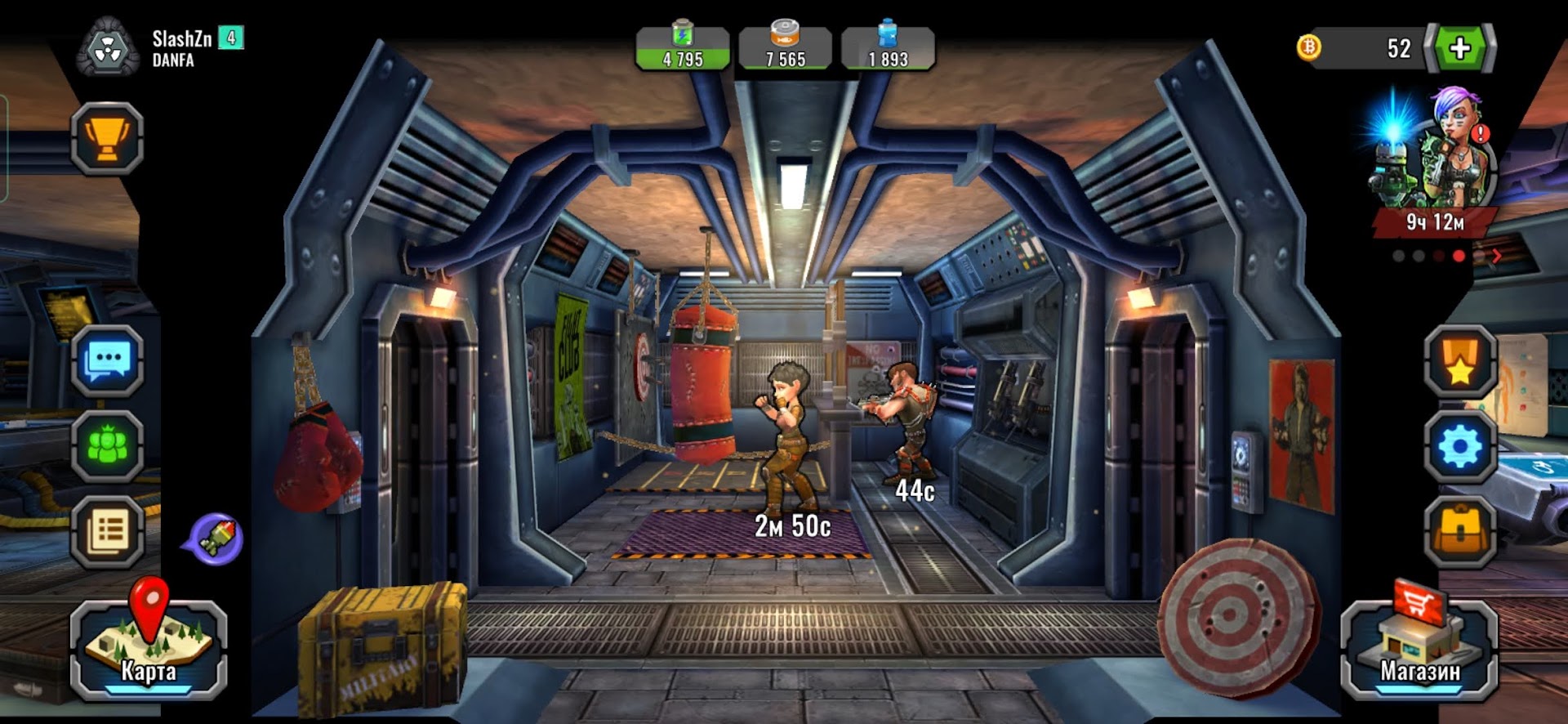The height and width of the screenshot is (724, 1568).
Task: Go to next offer with red arrow
Action: (1497, 256)
